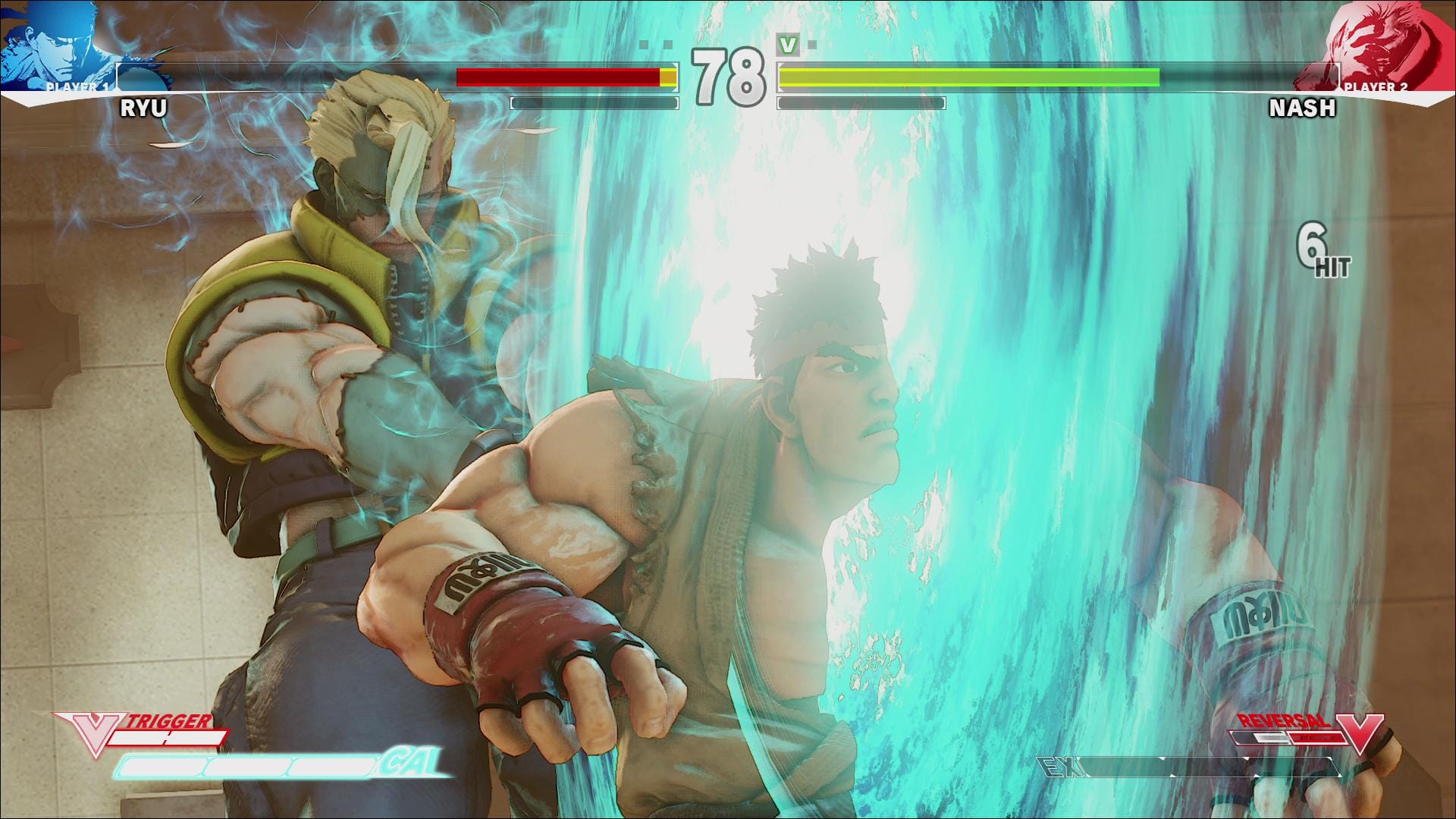
Task: Click Nash's green health bar
Action: (x=971, y=76)
